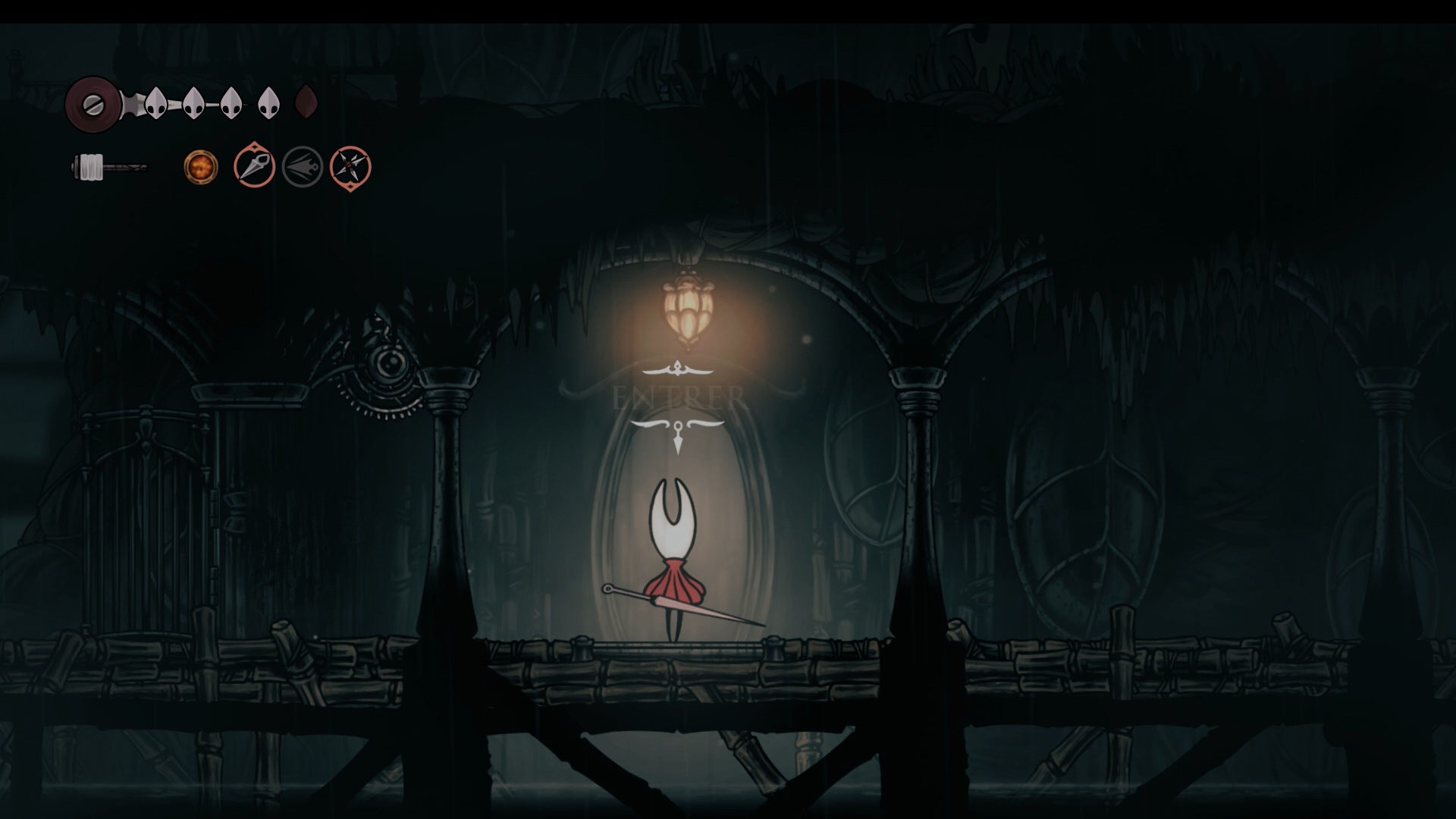Choose the greyed-out dart tool icon
Screen dimensions: 1456x819
[x=303, y=167]
